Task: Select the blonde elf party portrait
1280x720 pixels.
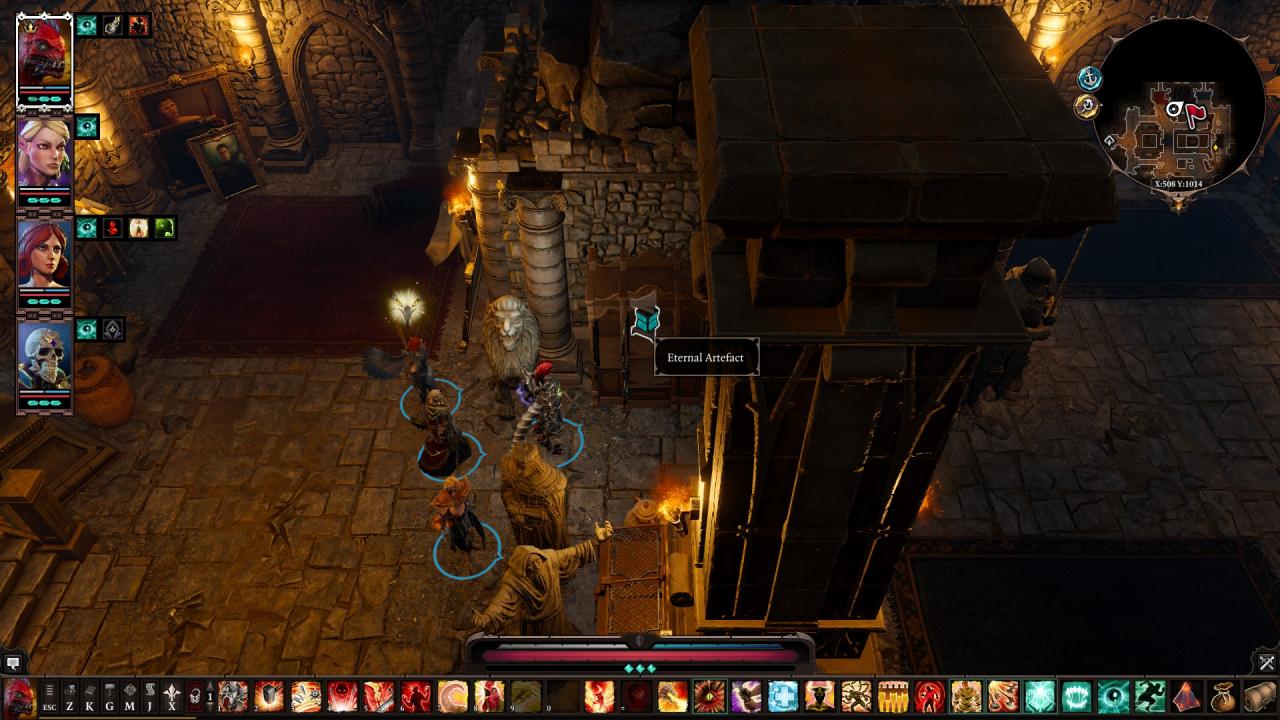Action: pyautogui.click(x=45, y=155)
